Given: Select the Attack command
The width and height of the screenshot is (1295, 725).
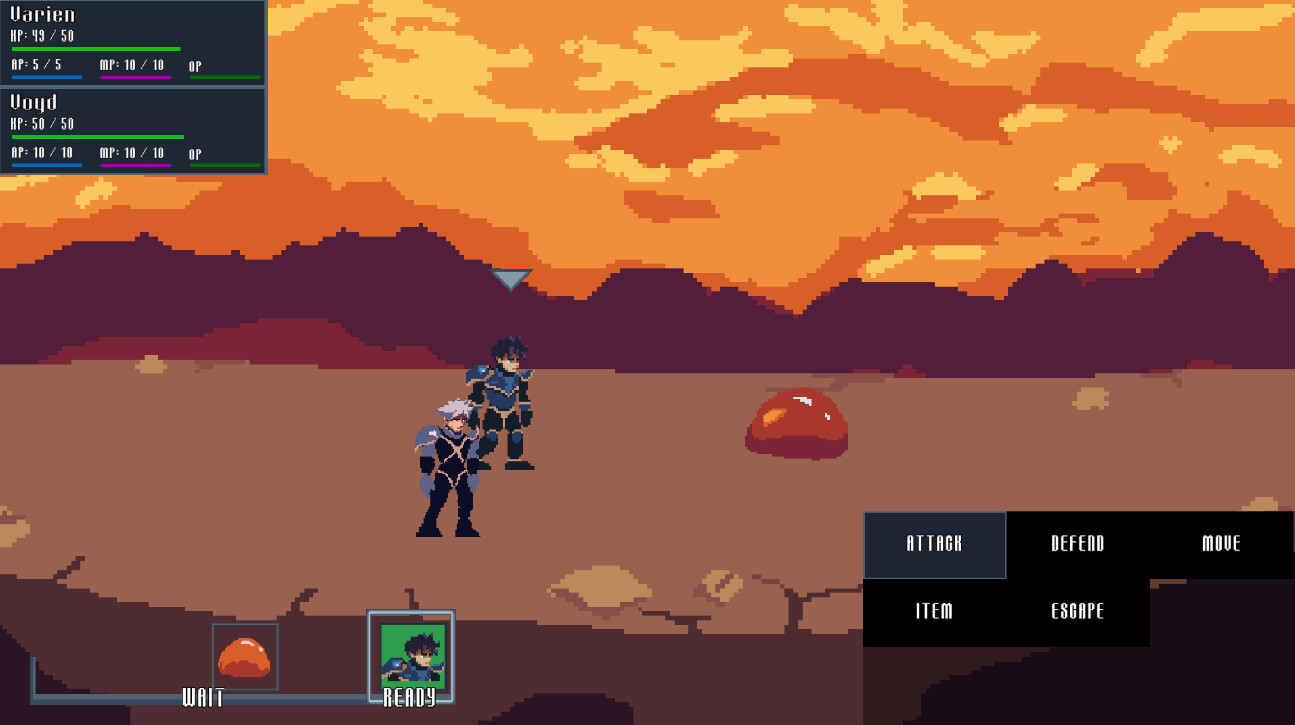Looking at the screenshot, I should click(x=935, y=545).
